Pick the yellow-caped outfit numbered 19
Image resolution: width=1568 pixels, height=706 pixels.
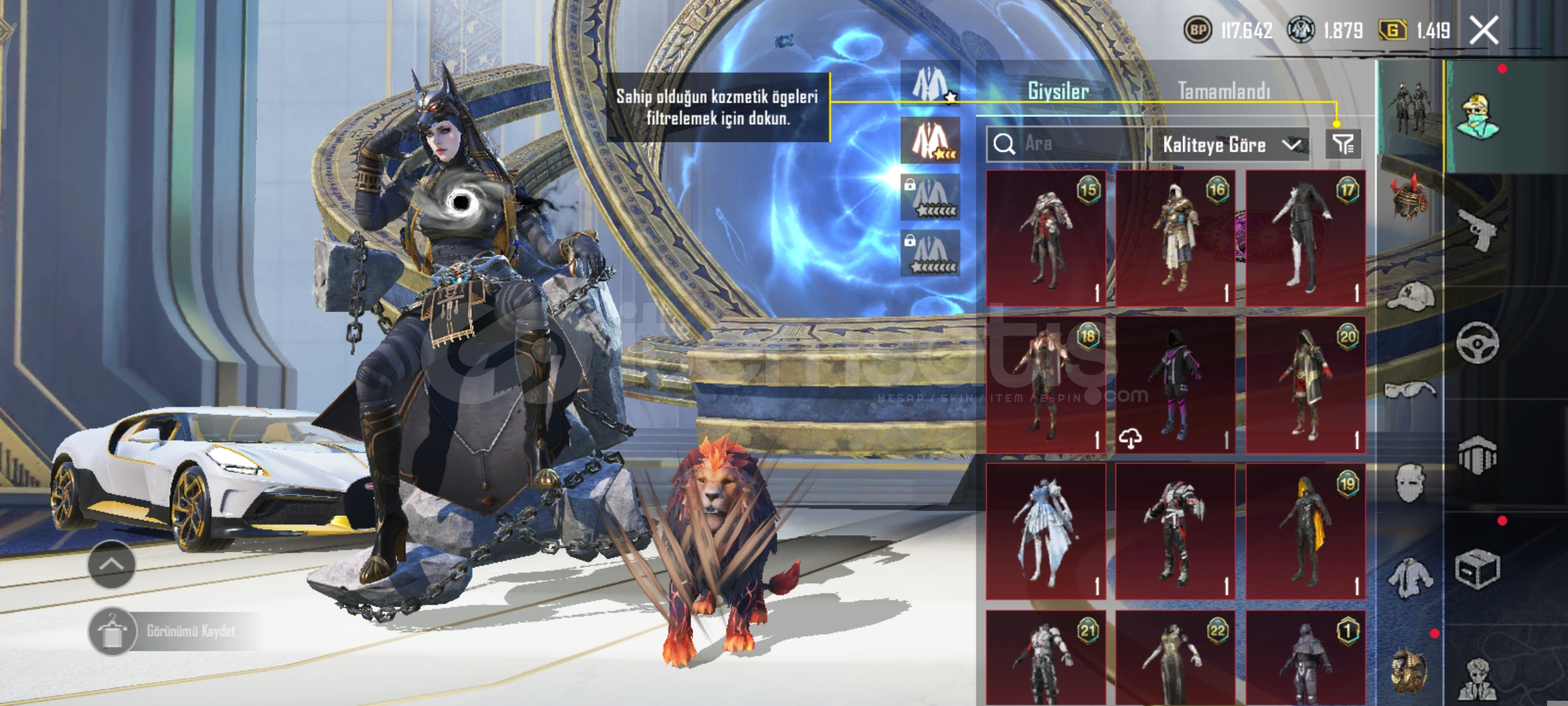pyautogui.click(x=1305, y=531)
